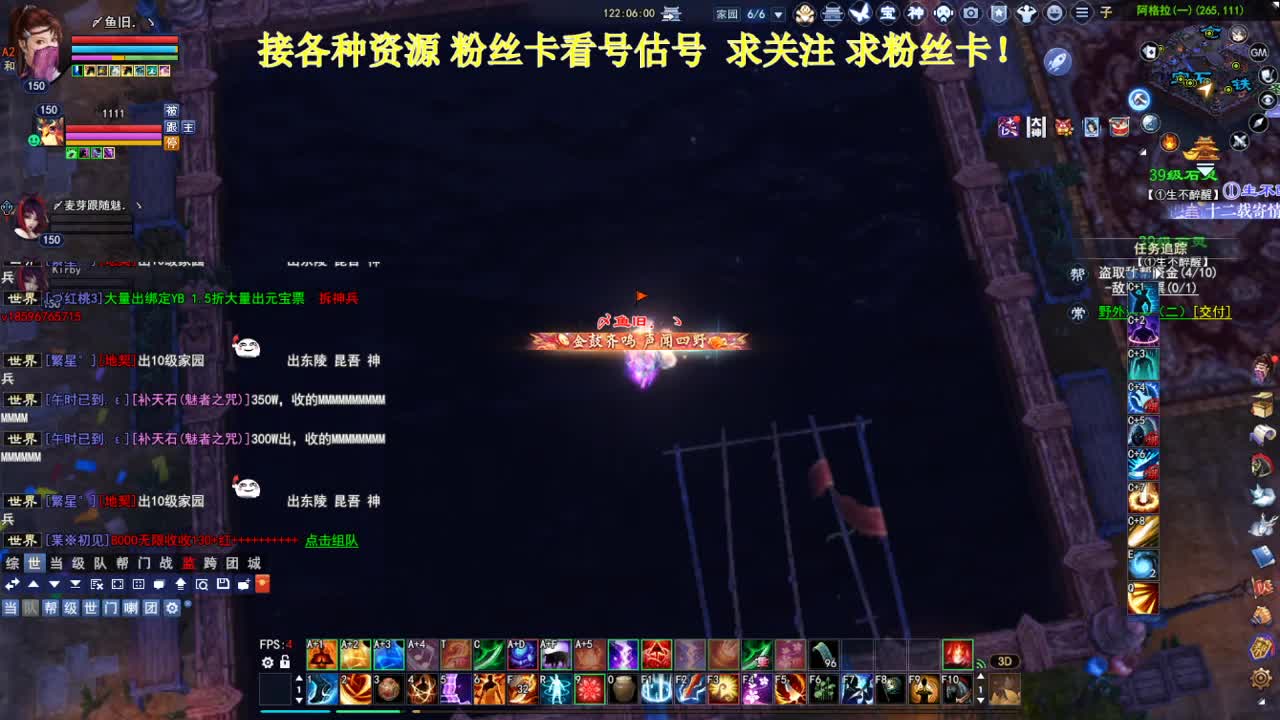The height and width of the screenshot is (720, 1280).
Task: Click the 神 diamond icon in the top menu bar
Action: (917, 12)
